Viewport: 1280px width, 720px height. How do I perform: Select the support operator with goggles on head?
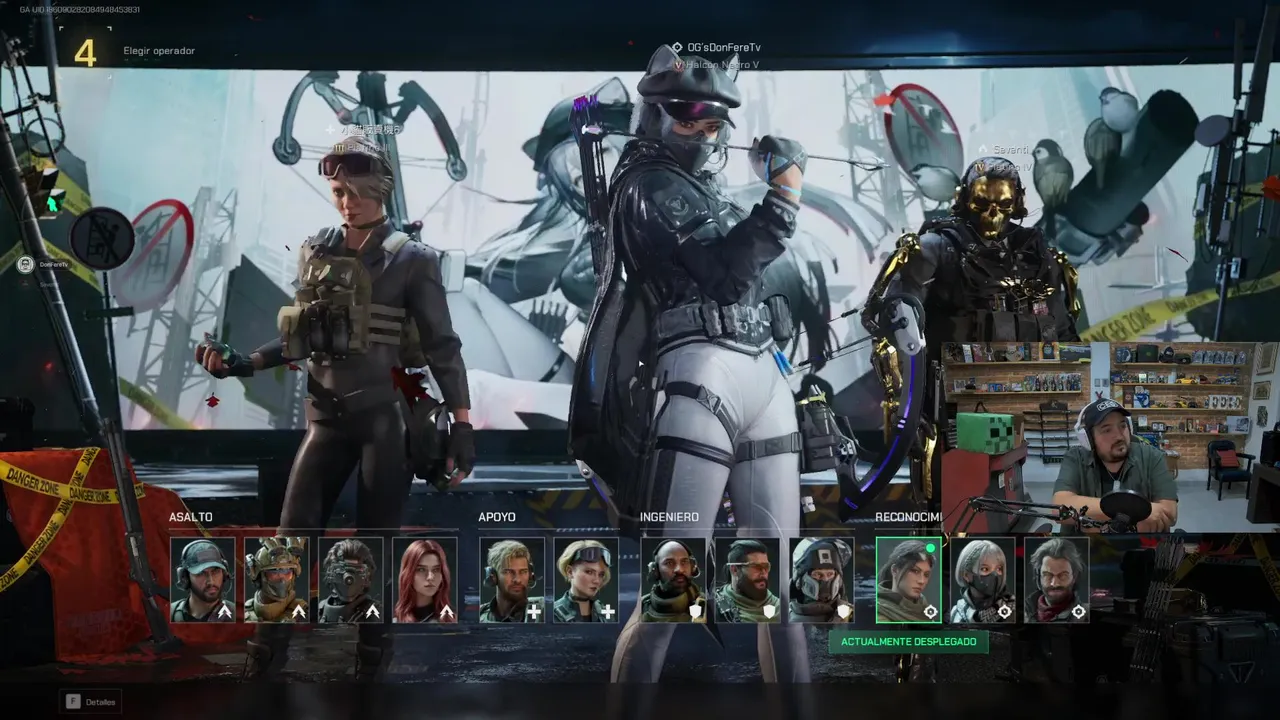[x=586, y=580]
